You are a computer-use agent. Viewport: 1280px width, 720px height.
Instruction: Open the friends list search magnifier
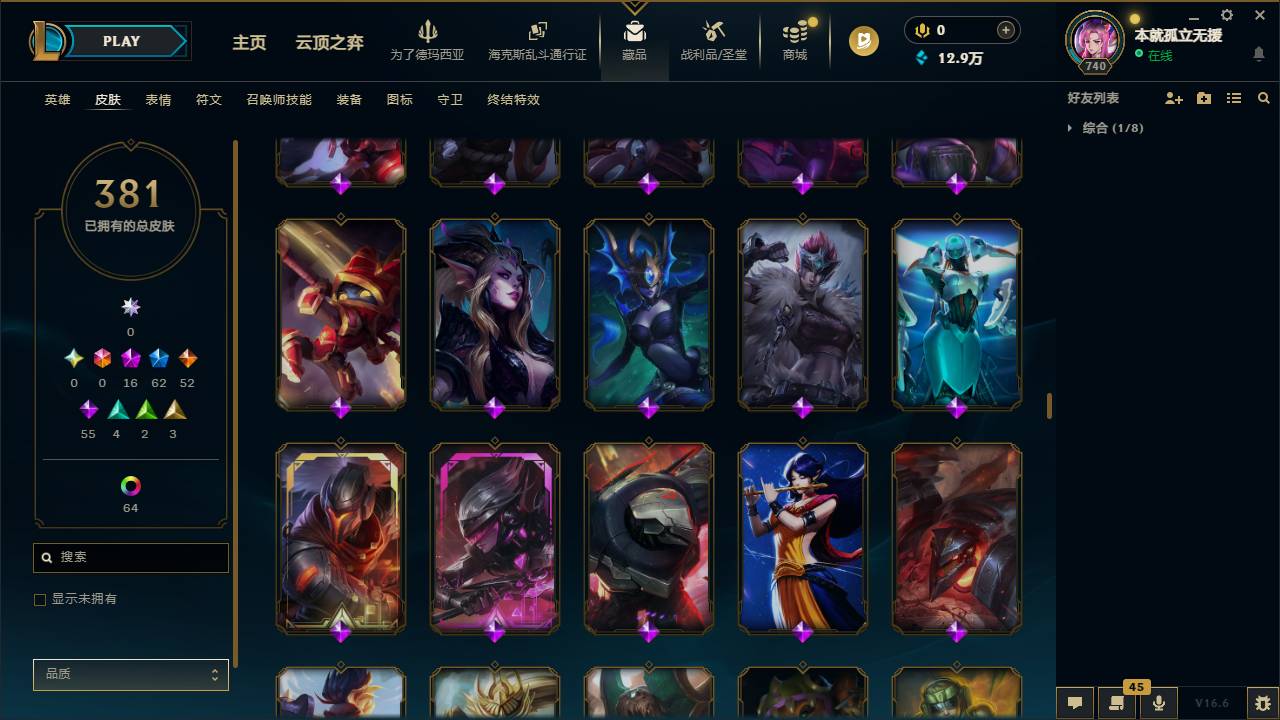(1263, 97)
